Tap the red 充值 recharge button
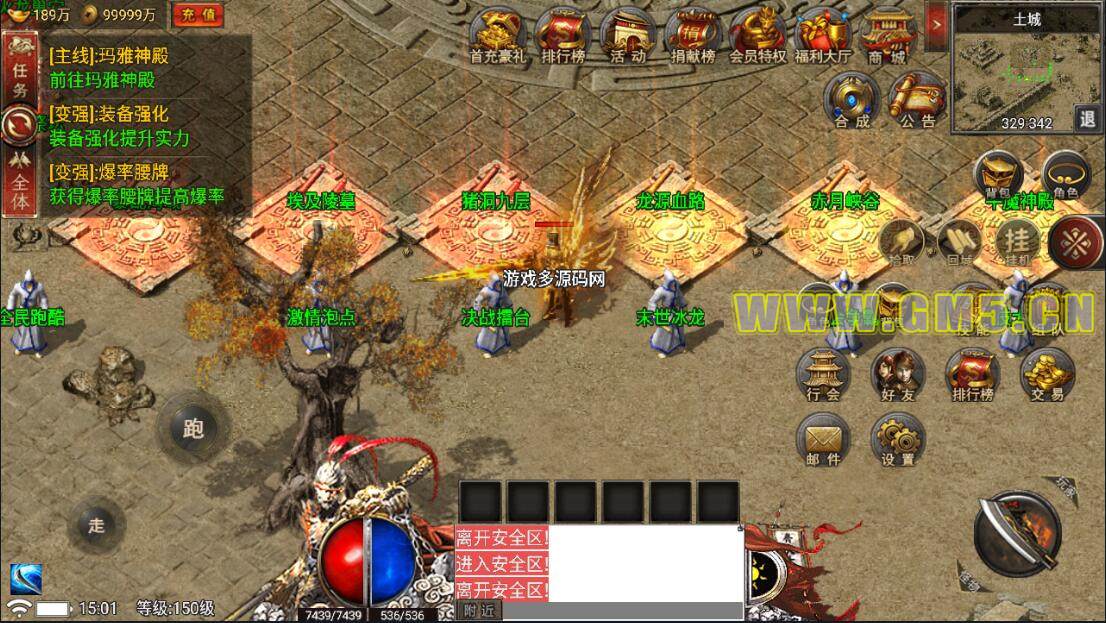Screen dimensions: 1106x623 (x=199, y=14)
